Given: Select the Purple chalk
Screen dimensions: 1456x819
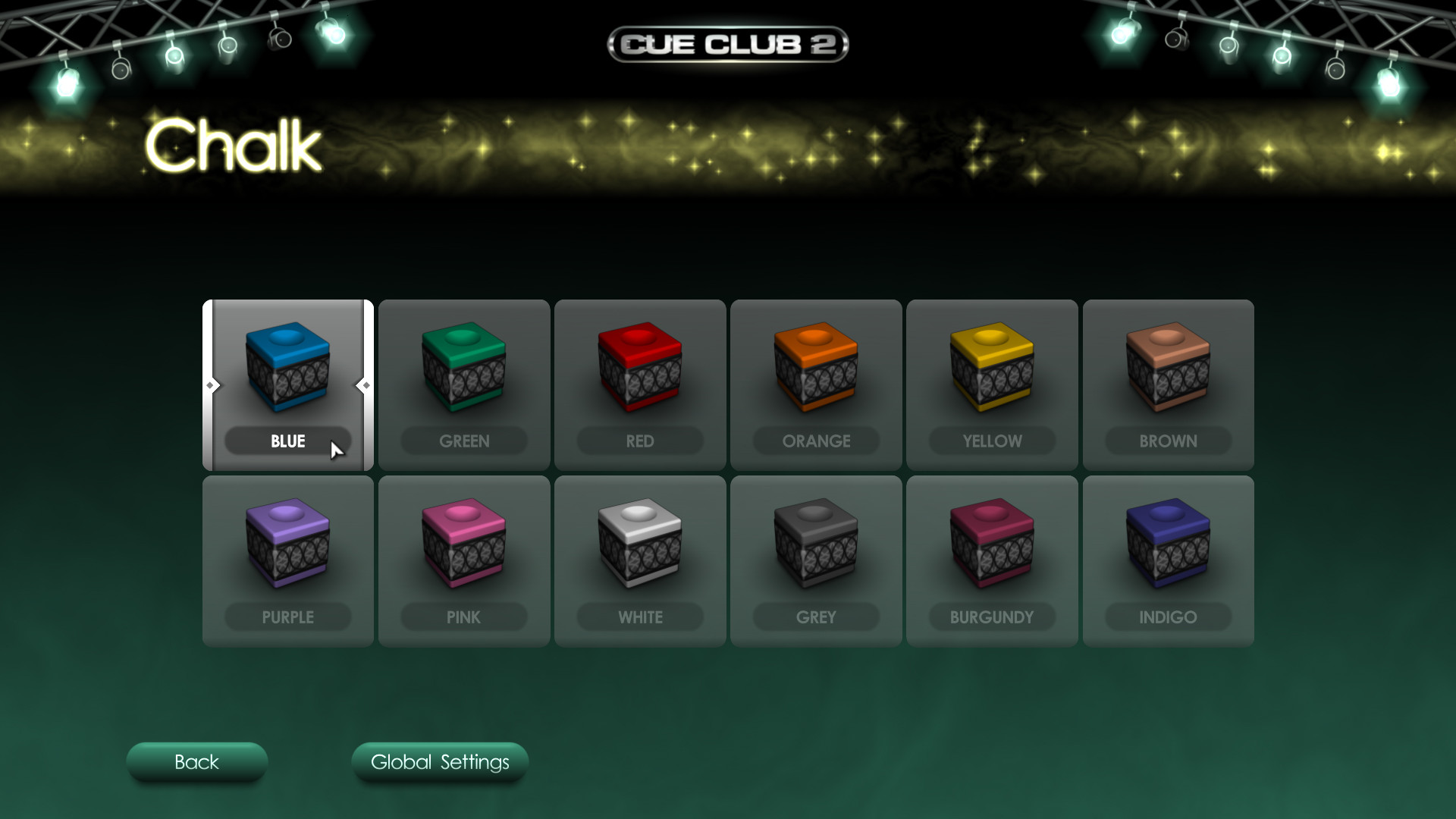Looking at the screenshot, I should (287, 548).
